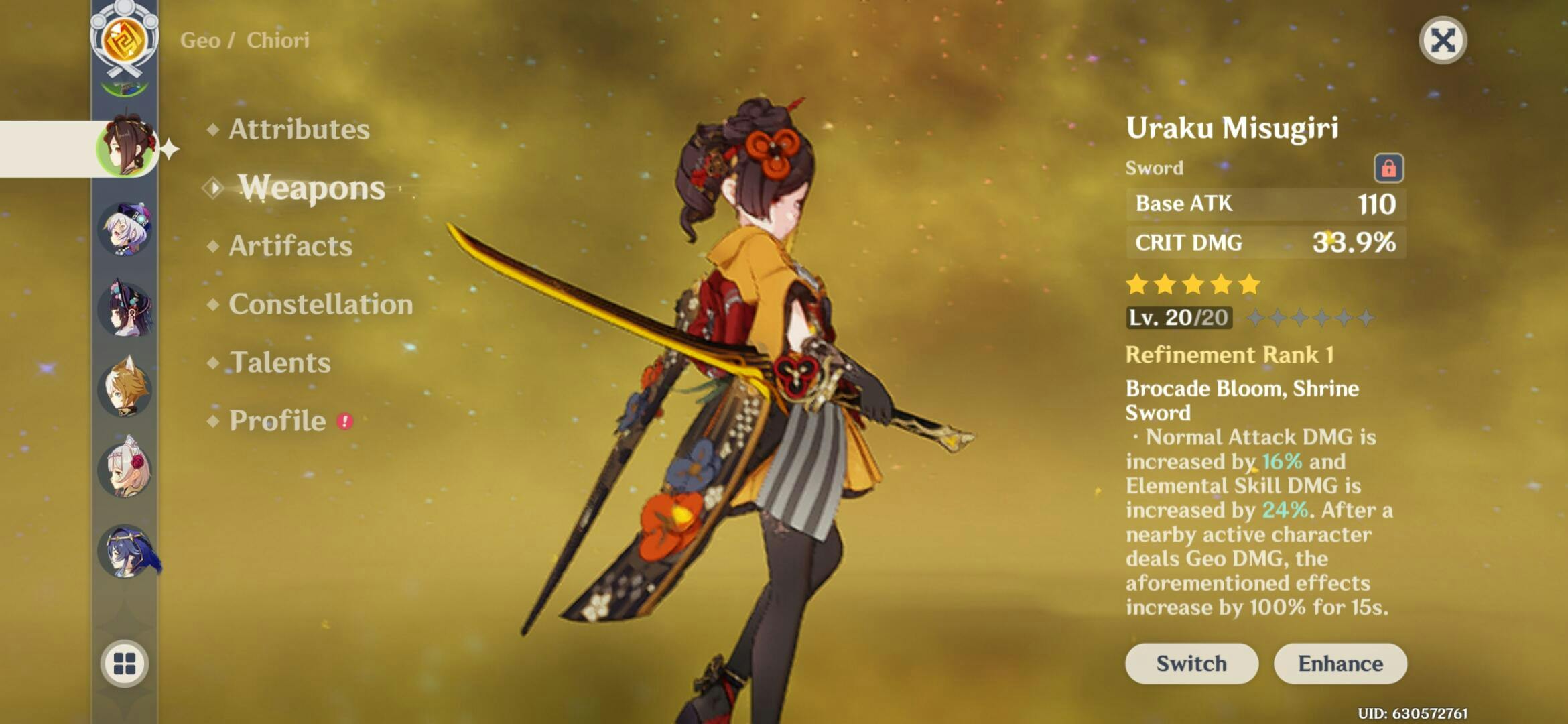This screenshot has height=724, width=1568.
Task: Select the dark-haired character with purple hat
Action: click(125, 310)
